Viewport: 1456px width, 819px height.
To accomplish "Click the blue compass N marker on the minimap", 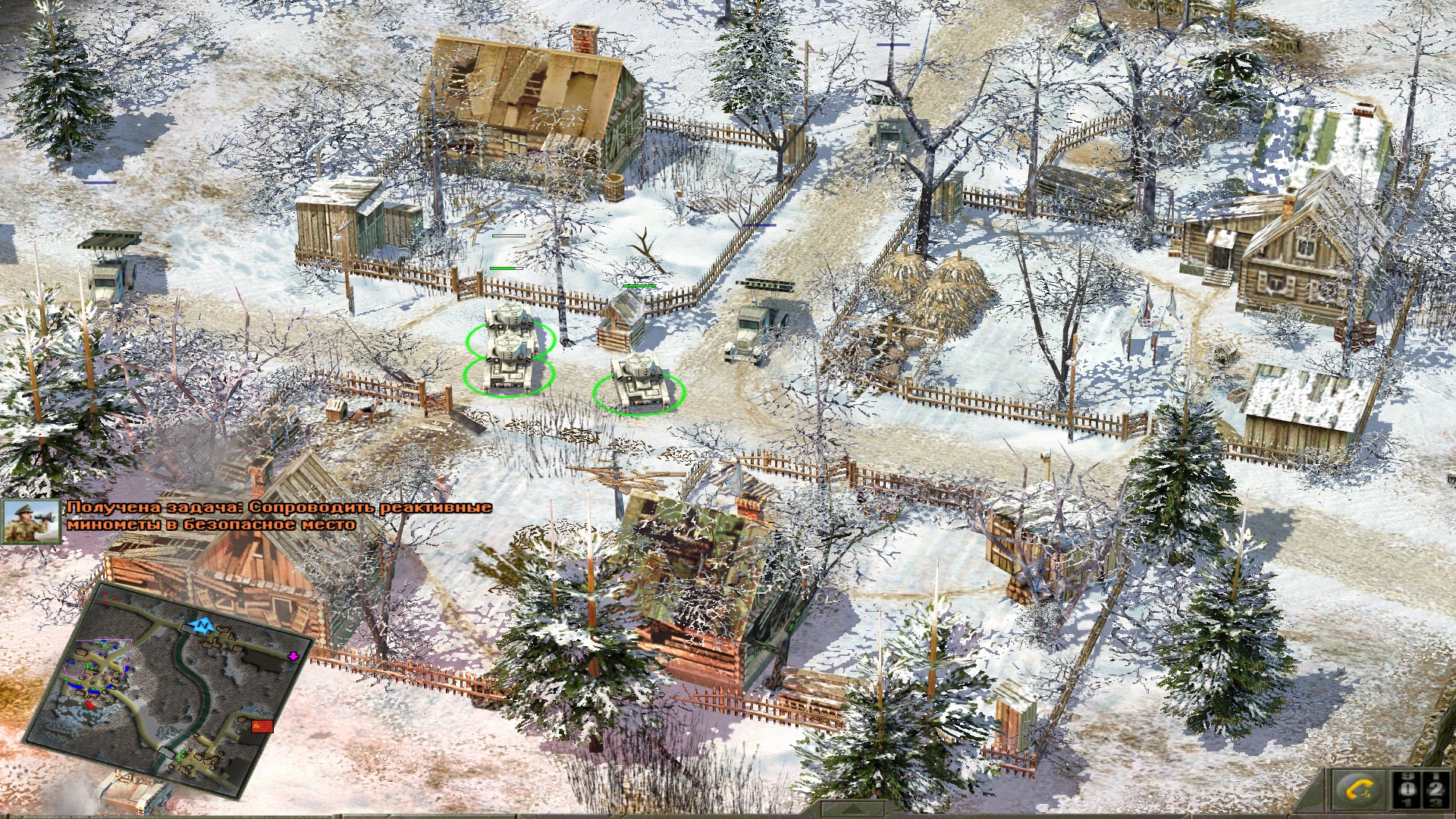I will [x=202, y=626].
